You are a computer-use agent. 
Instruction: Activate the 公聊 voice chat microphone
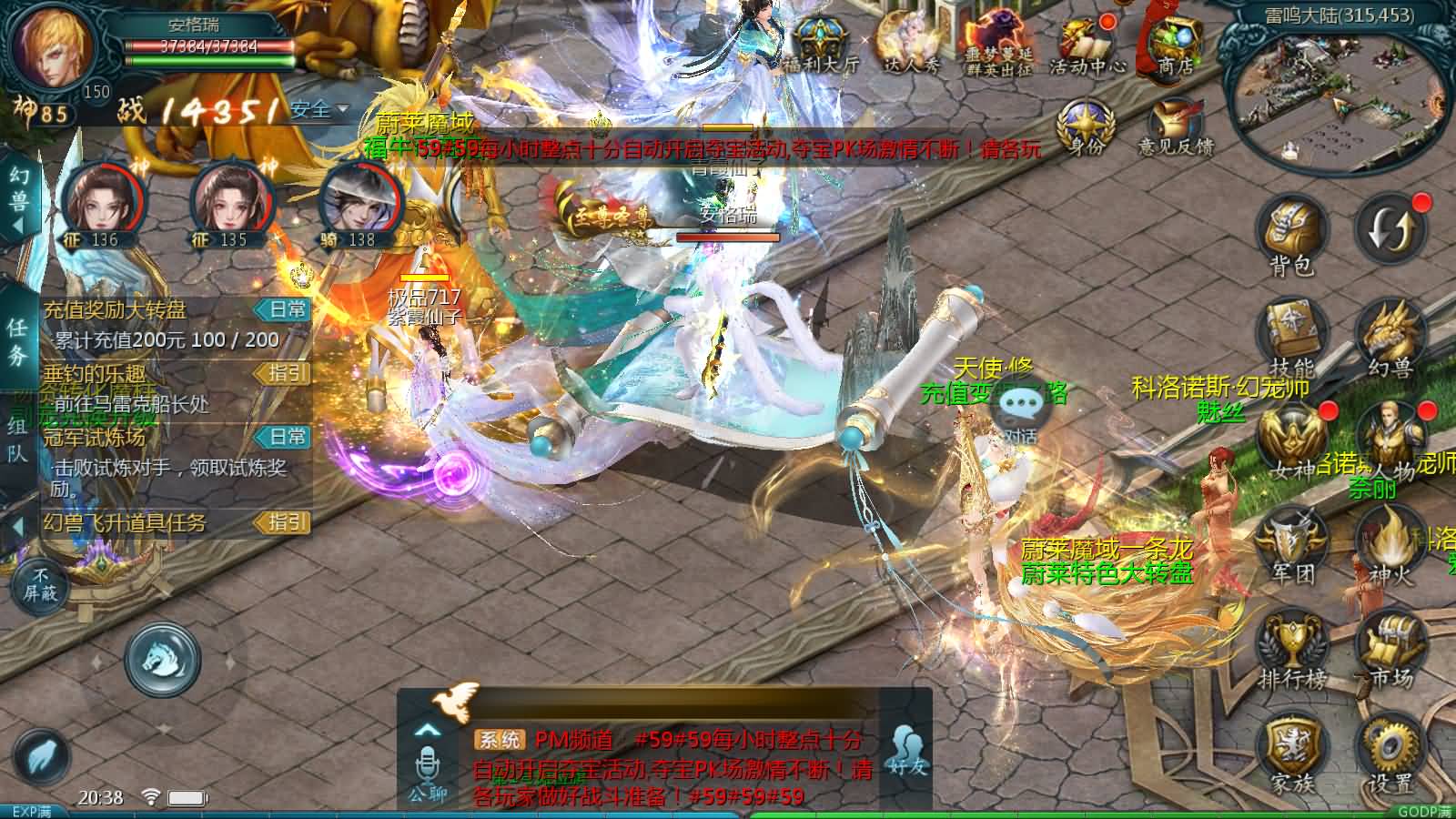[x=427, y=769]
